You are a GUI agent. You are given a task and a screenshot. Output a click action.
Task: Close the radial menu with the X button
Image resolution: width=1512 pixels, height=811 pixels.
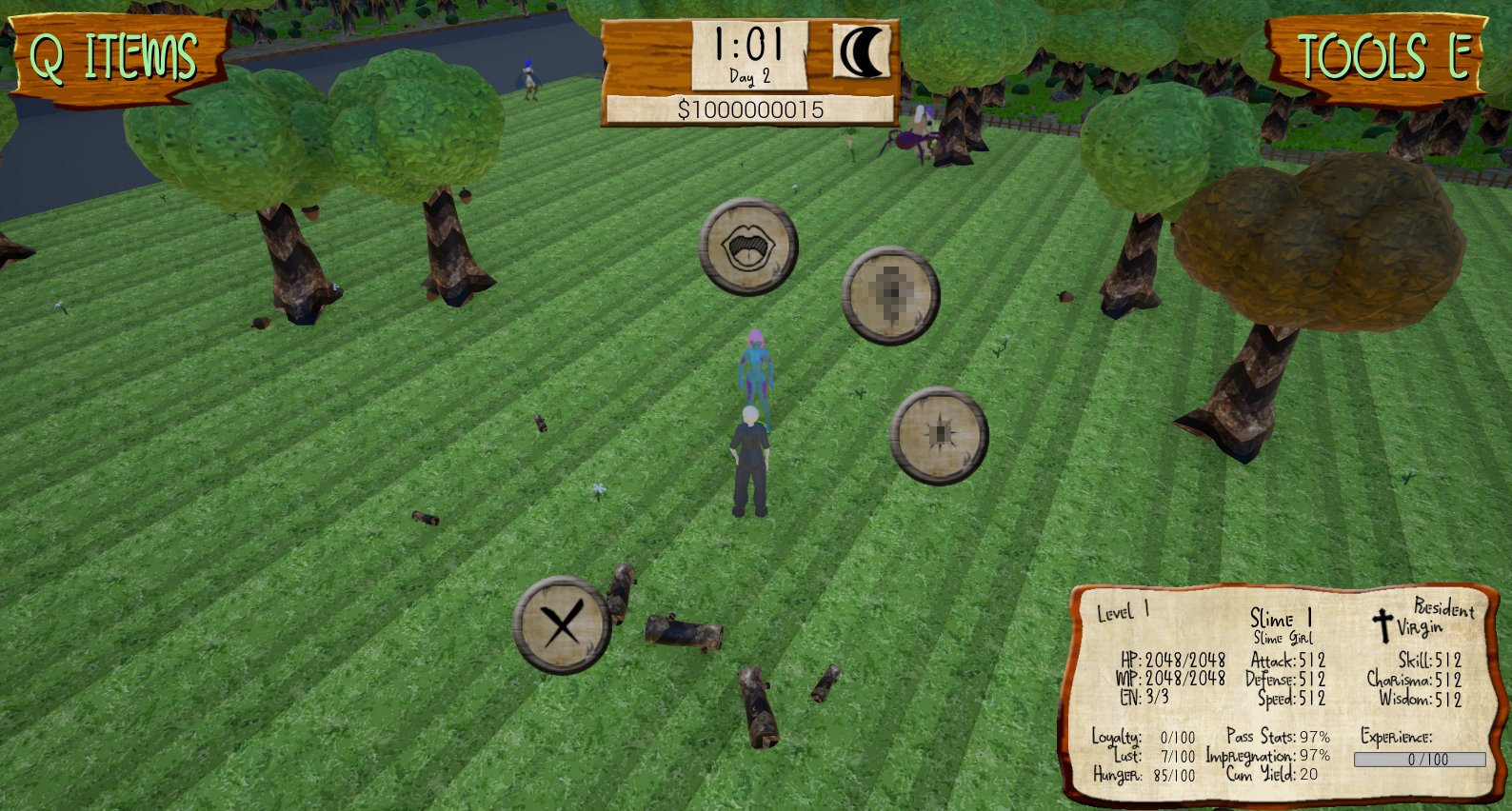[x=562, y=625]
